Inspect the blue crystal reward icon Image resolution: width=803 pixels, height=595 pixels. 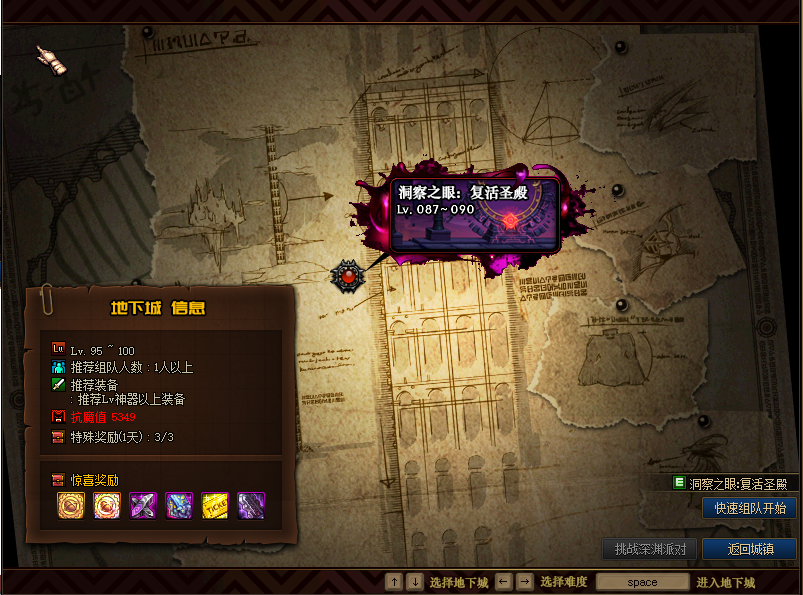(179, 506)
